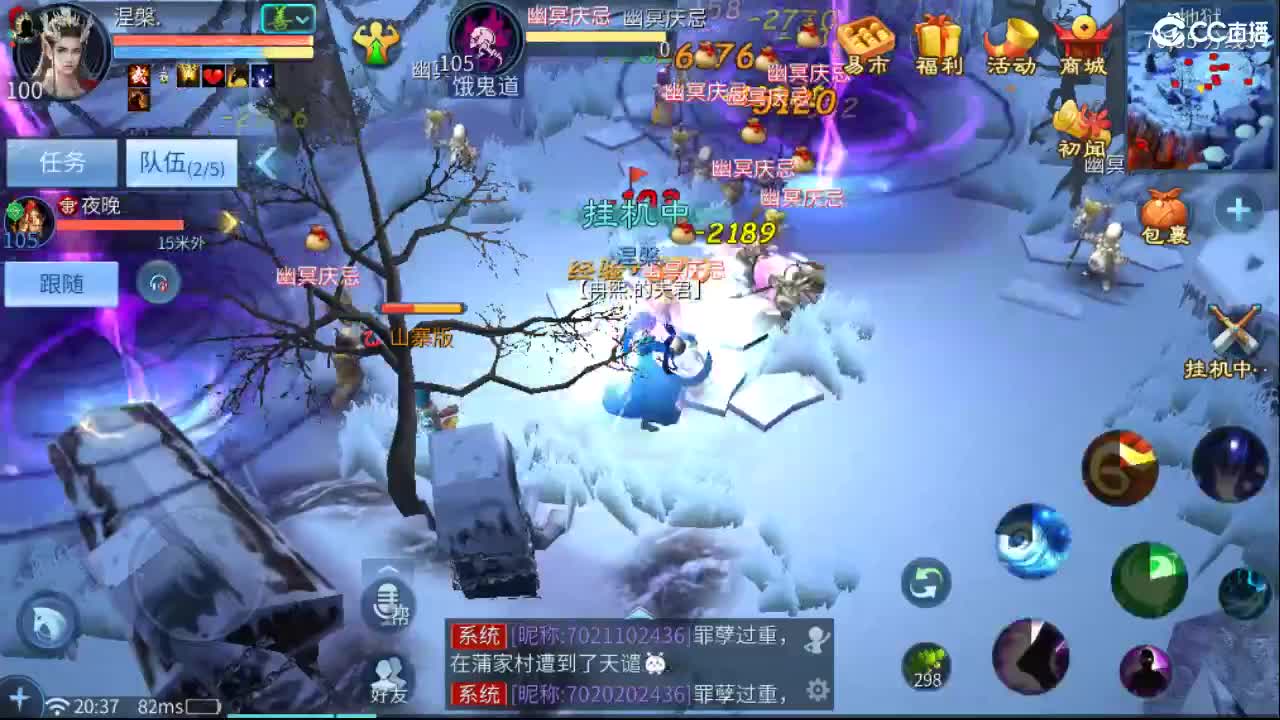Open the 队伍(2/5) team tab

pyautogui.click(x=180, y=162)
